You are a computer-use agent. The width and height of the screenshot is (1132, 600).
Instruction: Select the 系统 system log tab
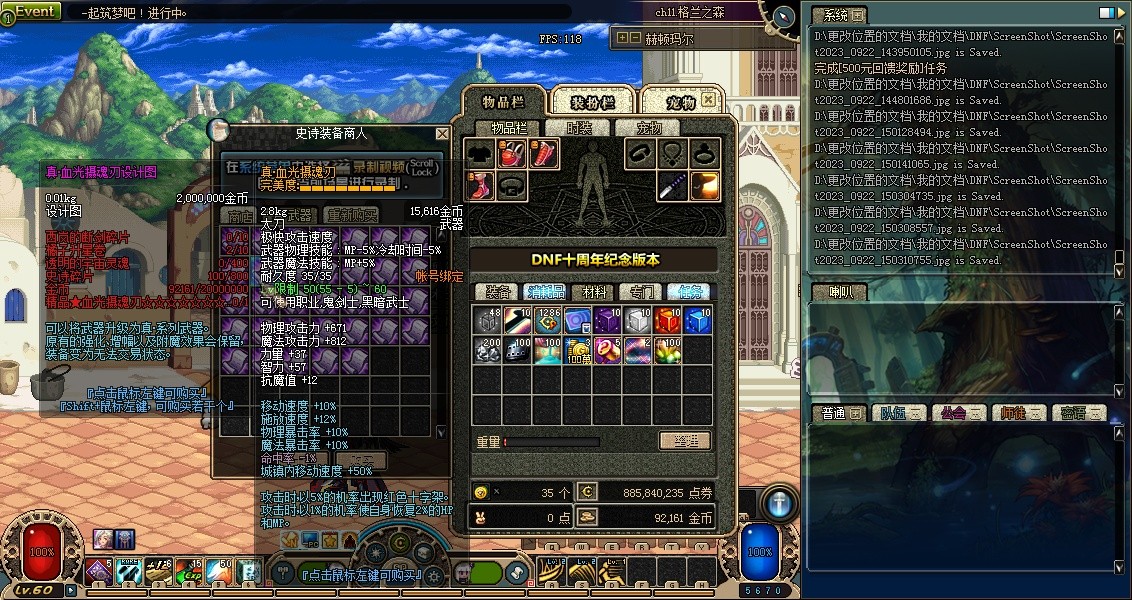click(x=838, y=15)
